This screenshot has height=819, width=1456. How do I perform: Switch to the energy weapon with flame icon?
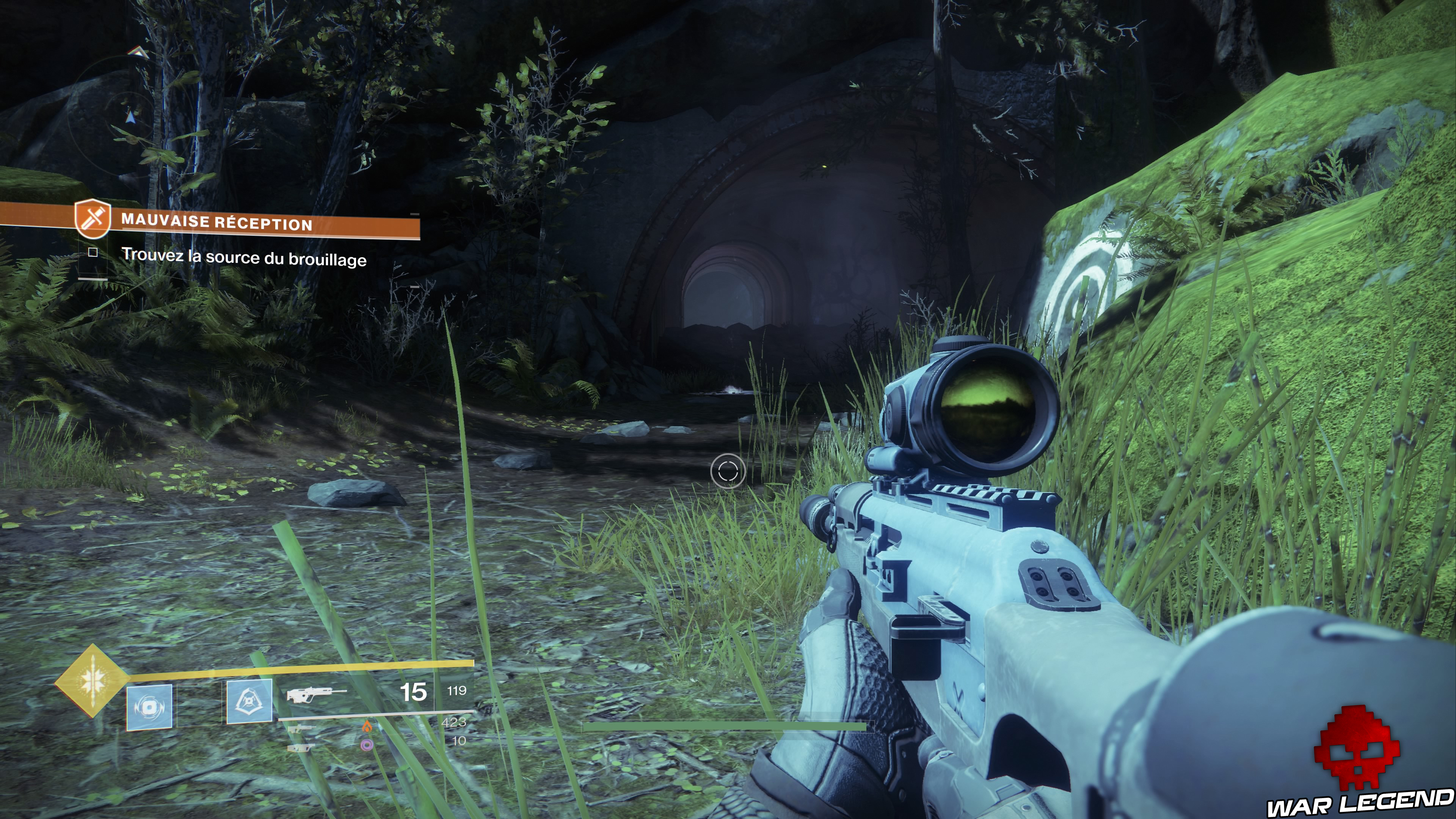(x=300, y=728)
